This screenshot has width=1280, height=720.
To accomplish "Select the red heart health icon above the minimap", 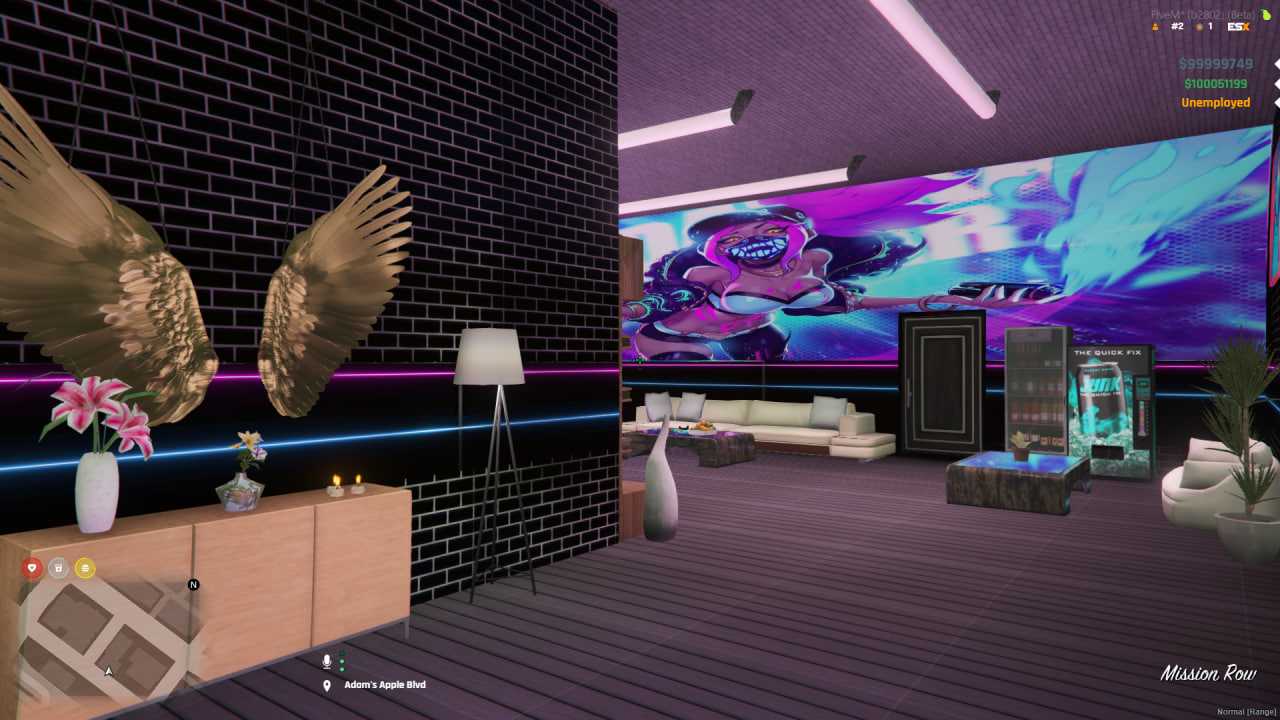I will click(32, 568).
